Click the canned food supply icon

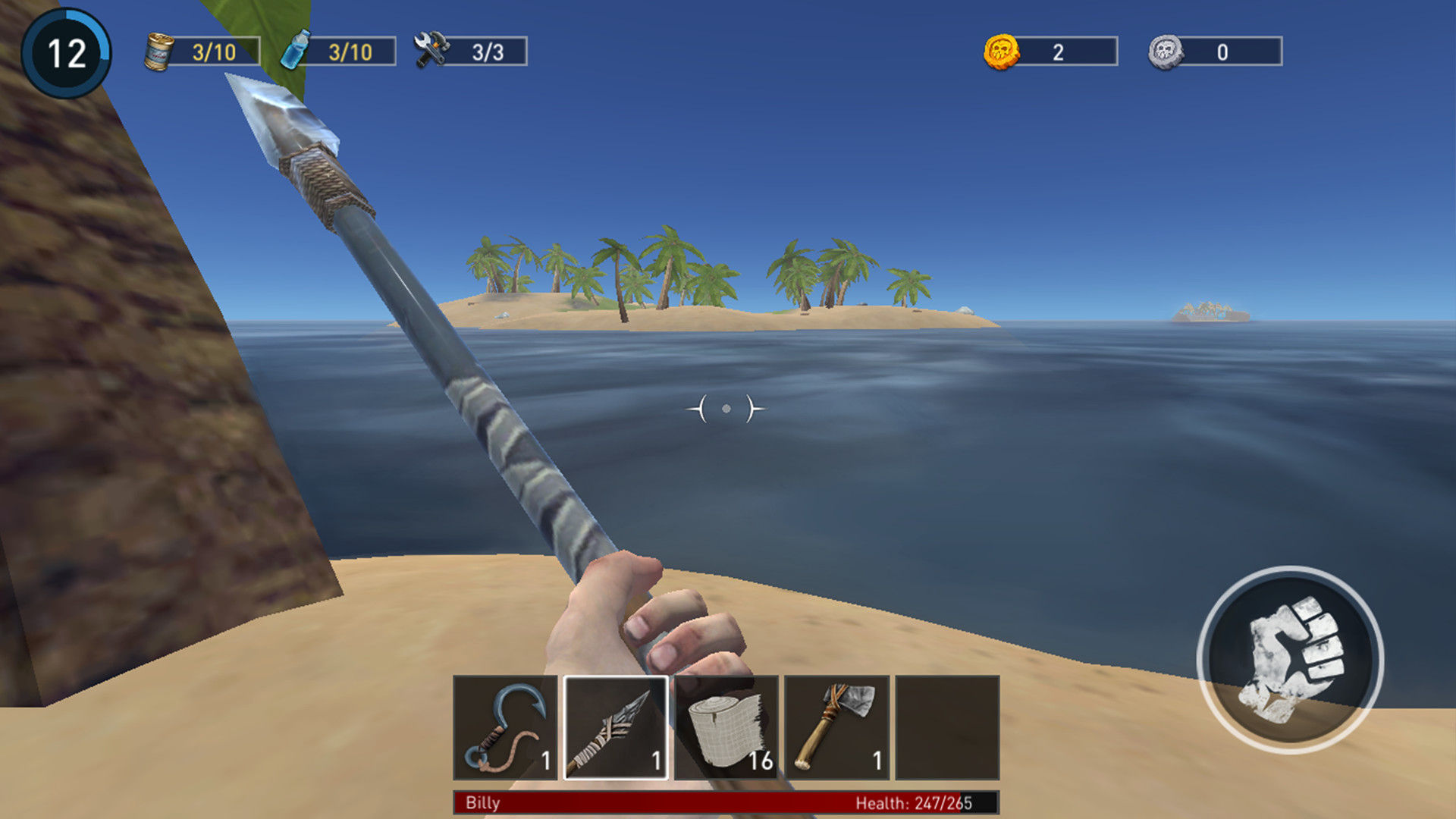pos(159,52)
